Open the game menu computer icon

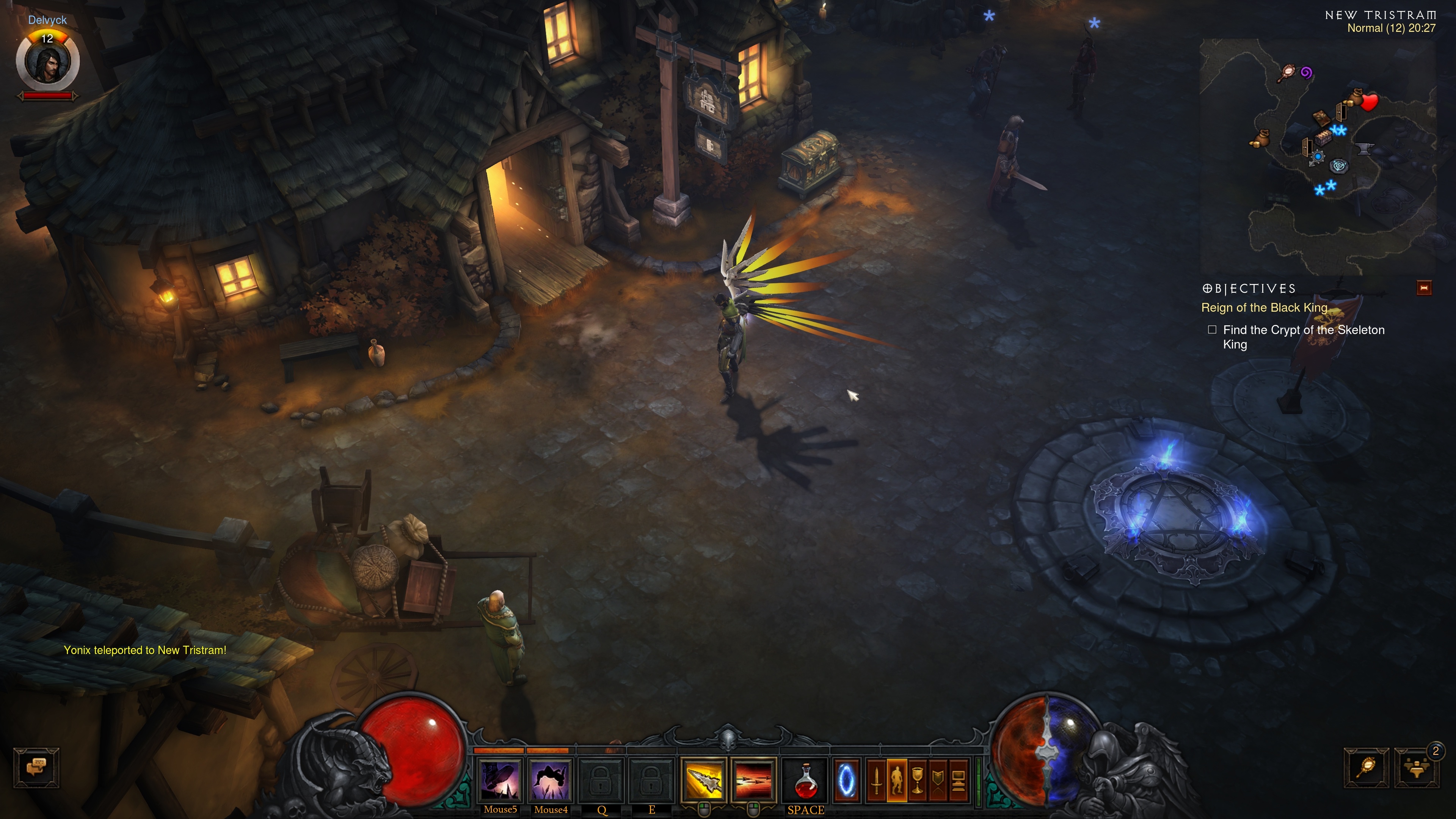coord(958,781)
